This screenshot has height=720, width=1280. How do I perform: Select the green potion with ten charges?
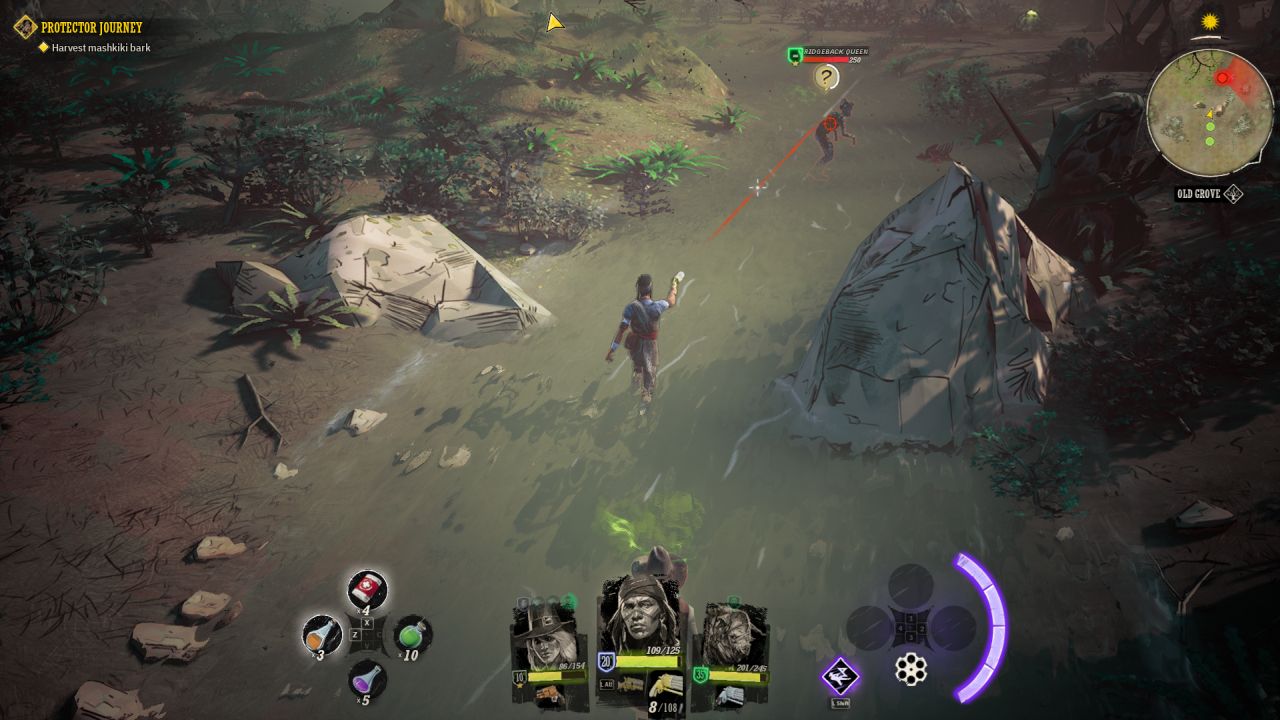coord(412,633)
